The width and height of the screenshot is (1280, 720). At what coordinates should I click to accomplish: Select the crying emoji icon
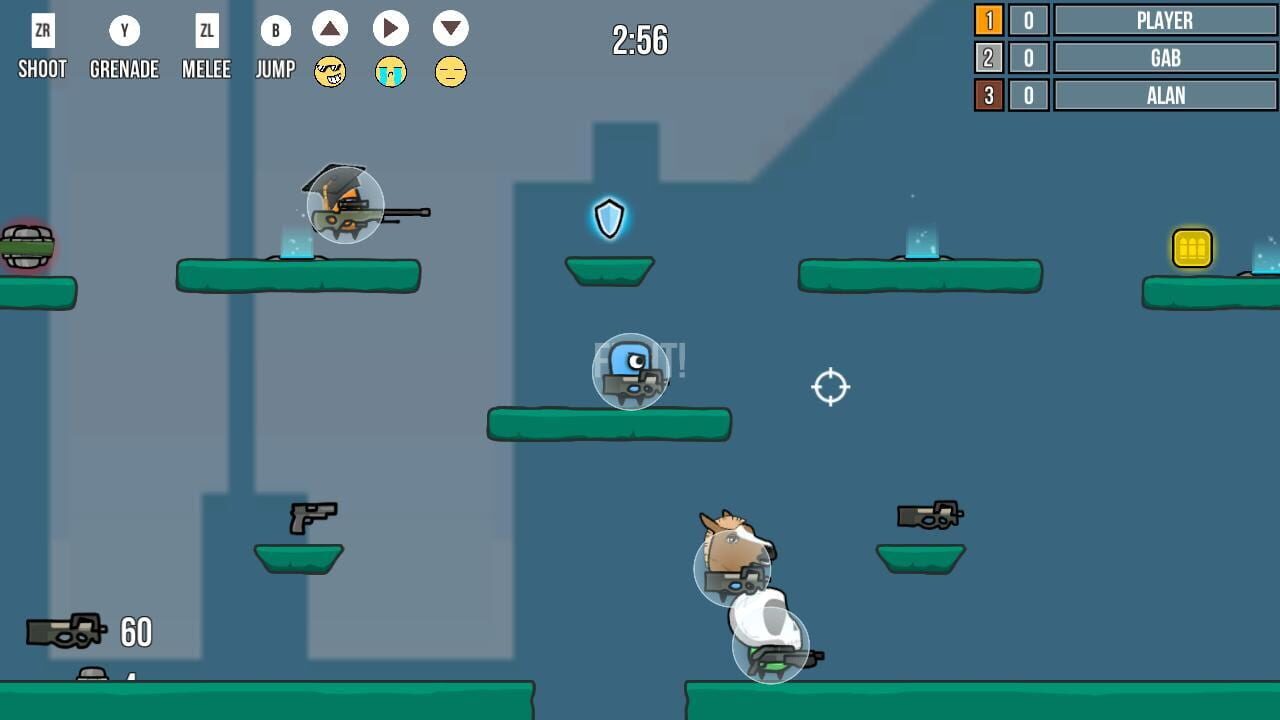pyautogui.click(x=391, y=72)
